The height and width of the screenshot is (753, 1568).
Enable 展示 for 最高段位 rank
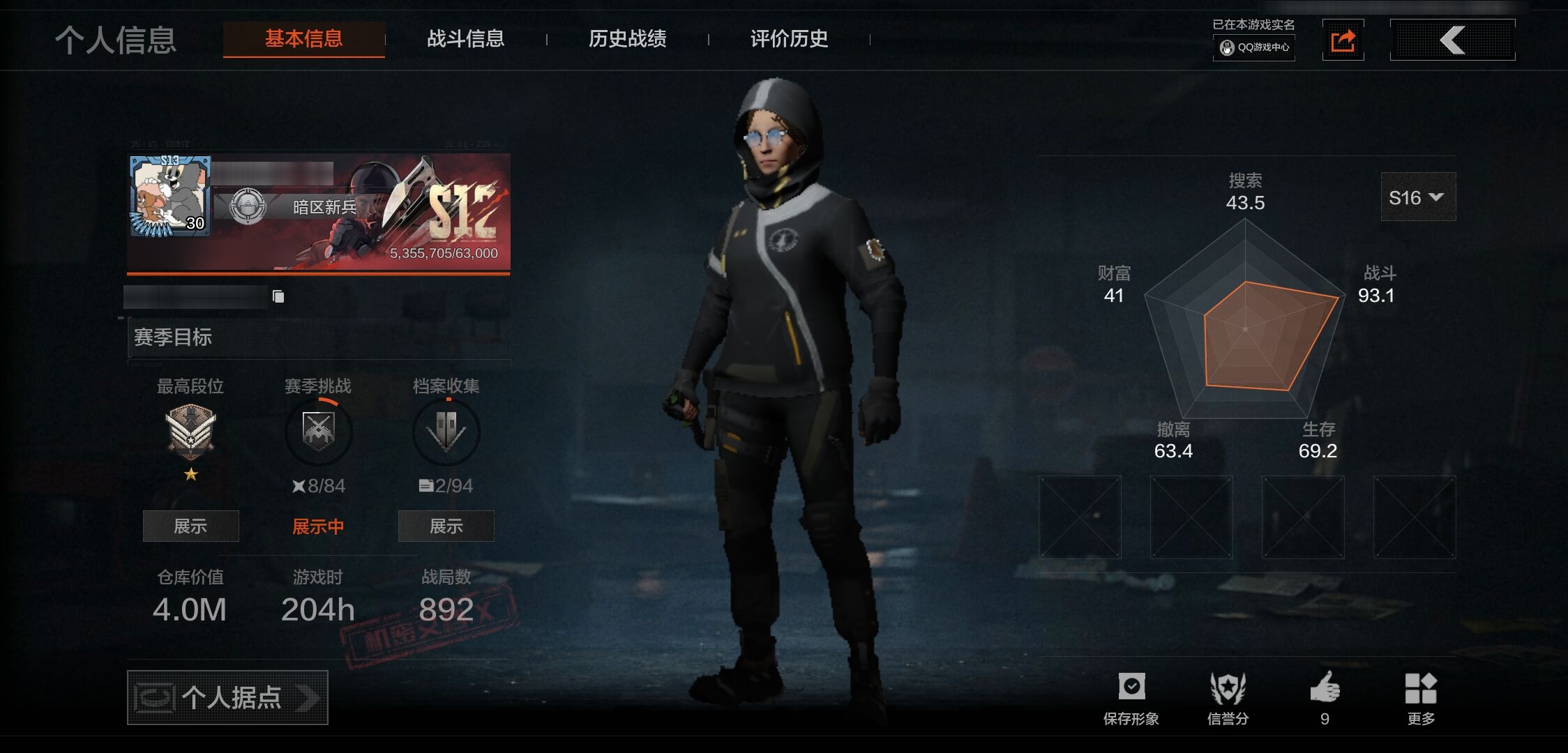[x=190, y=526]
